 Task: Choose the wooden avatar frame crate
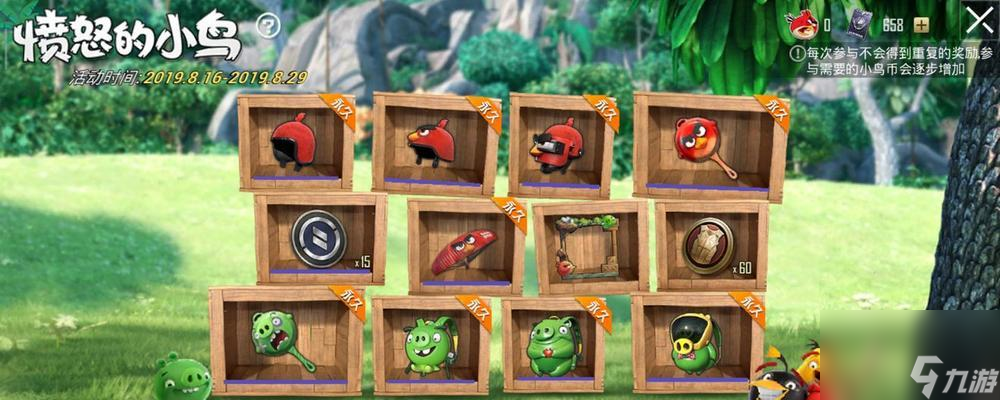[x=589, y=247]
